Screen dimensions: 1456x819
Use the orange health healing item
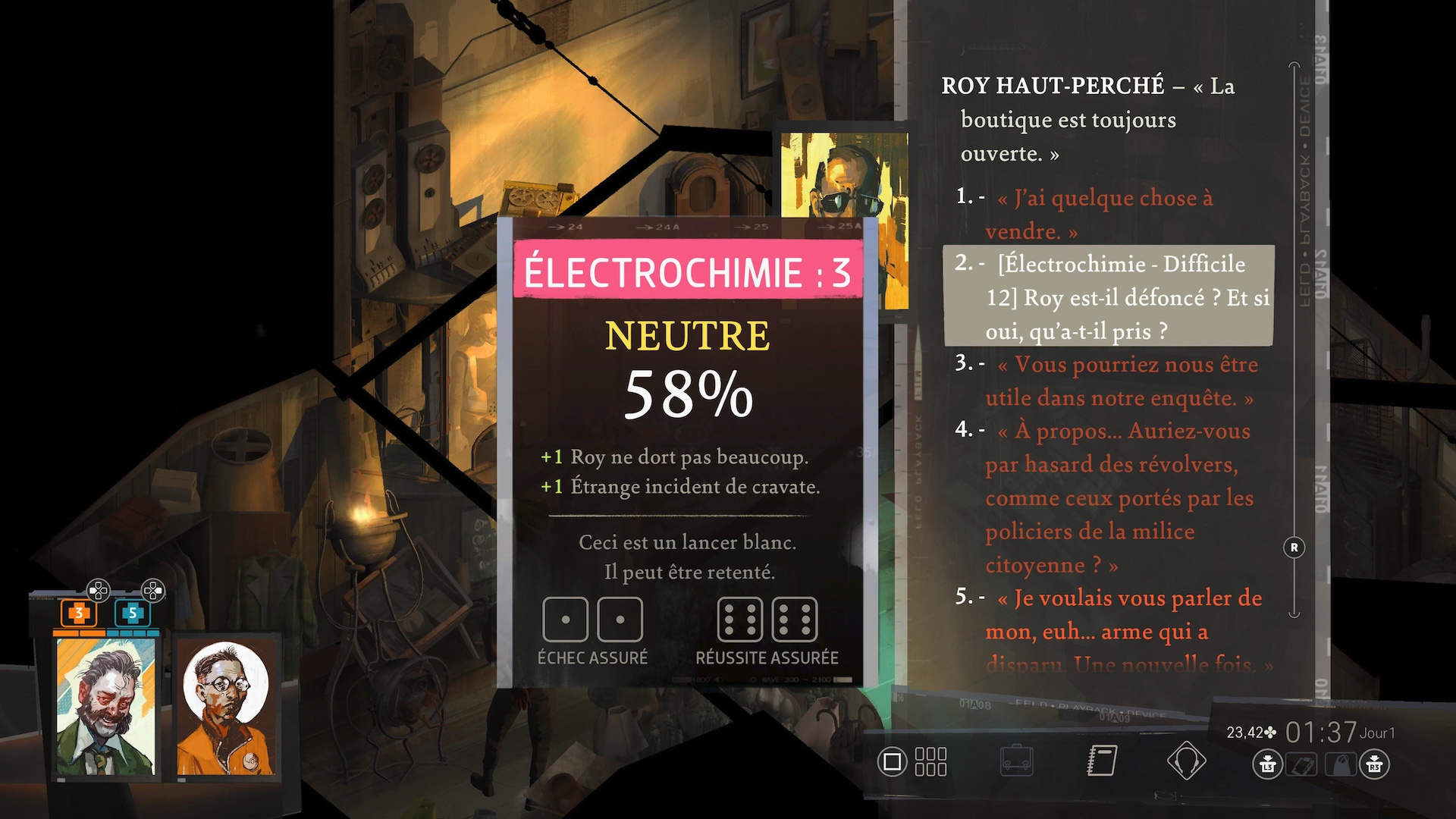tap(78, 613)
